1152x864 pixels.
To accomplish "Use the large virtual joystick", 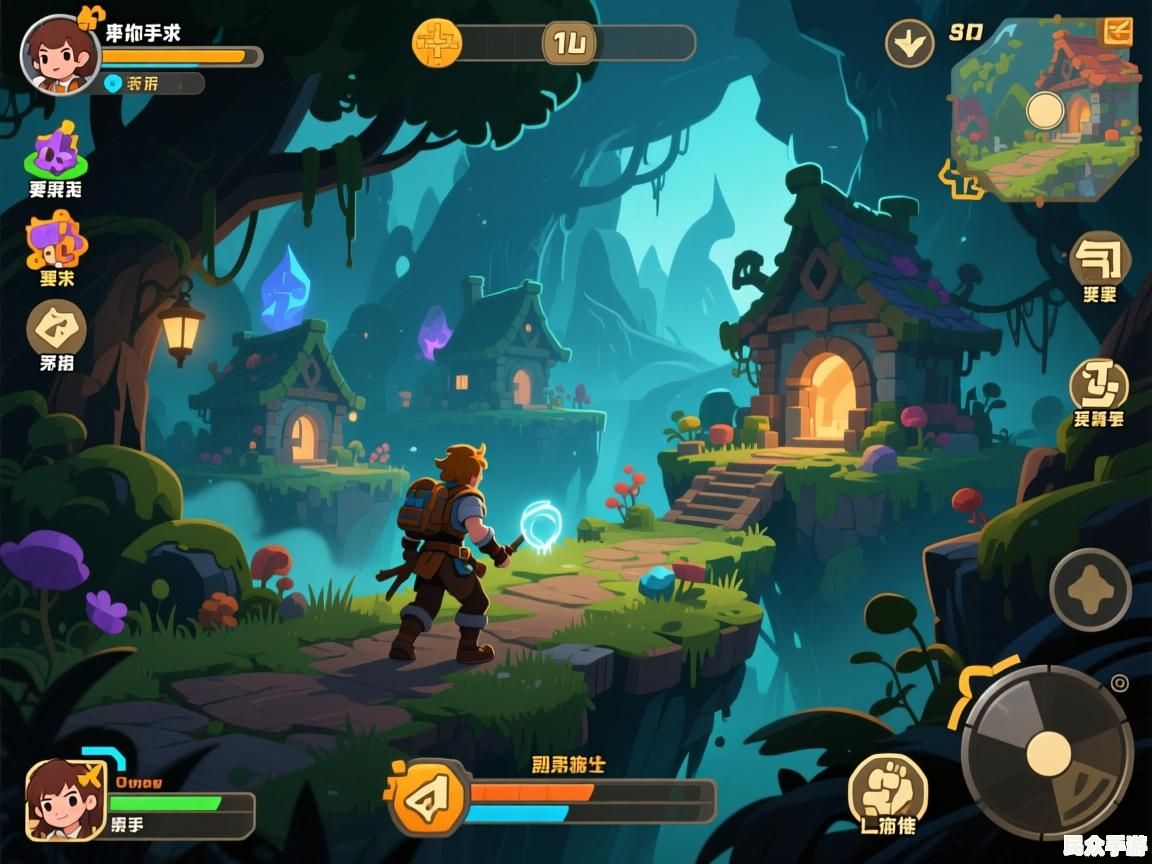I will click(1048, 752).
